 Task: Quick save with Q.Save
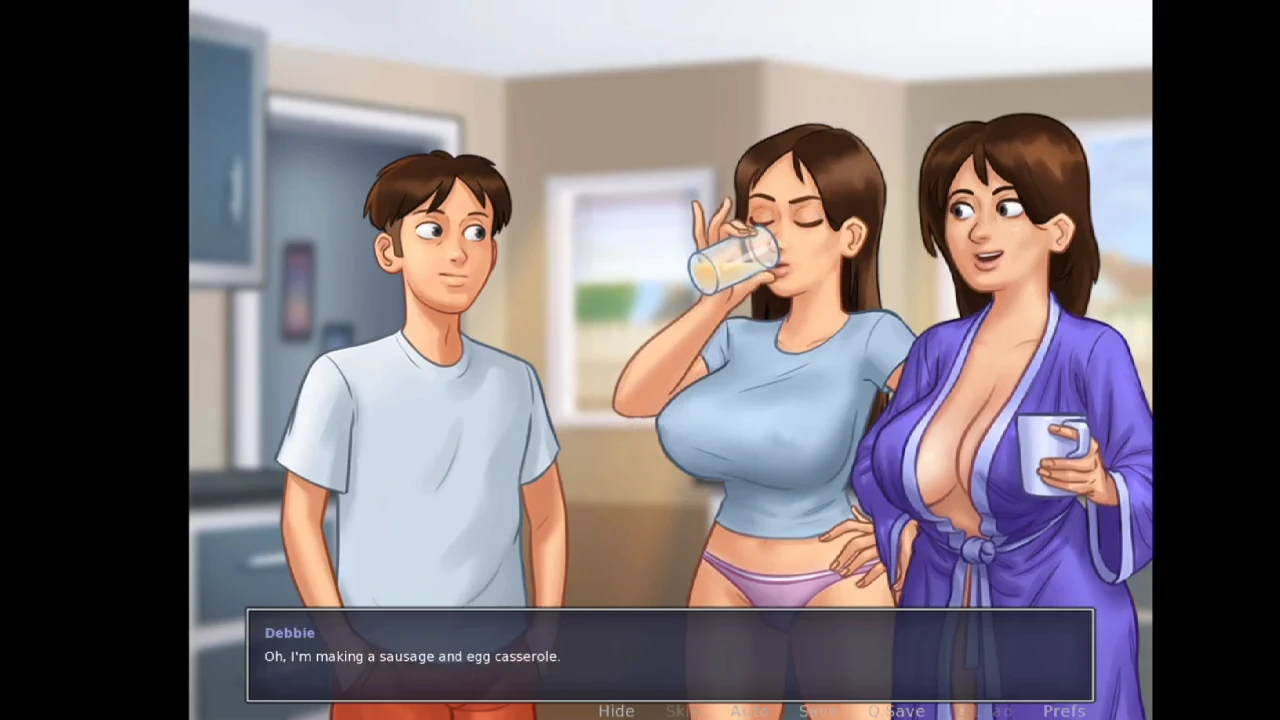[x=897, y=711]
